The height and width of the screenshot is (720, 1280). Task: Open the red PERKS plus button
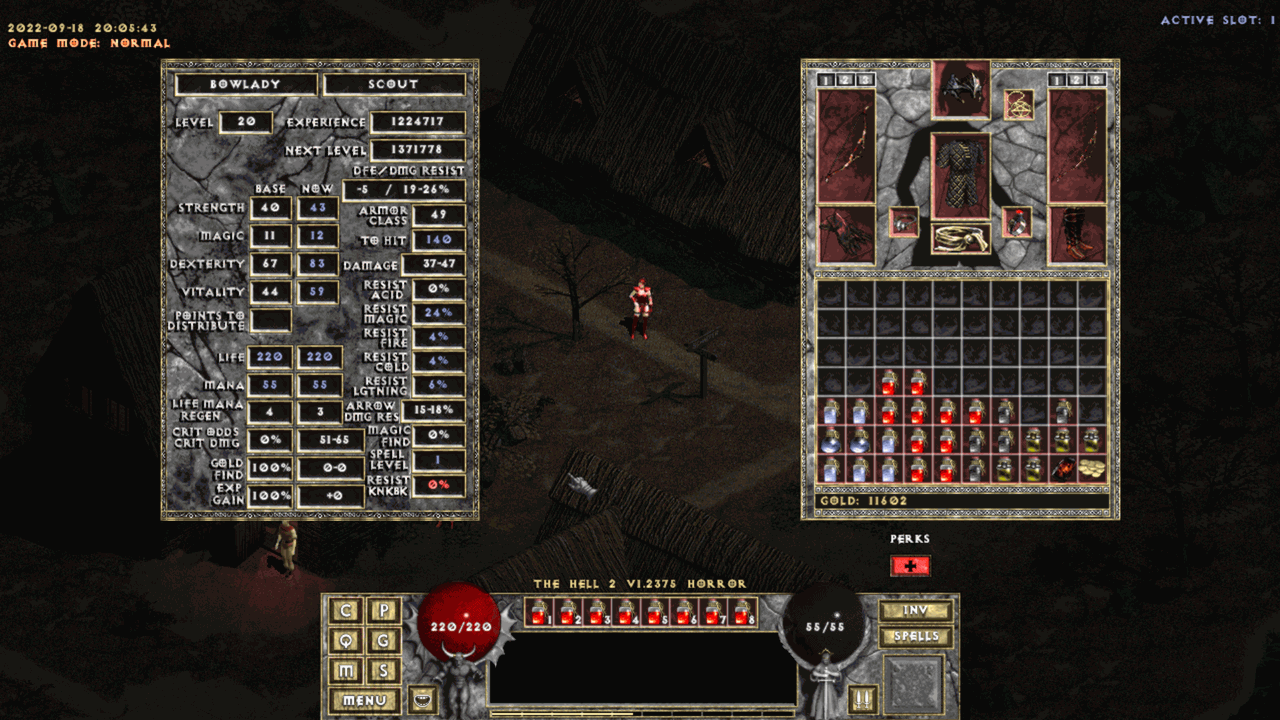pos(910,566)
